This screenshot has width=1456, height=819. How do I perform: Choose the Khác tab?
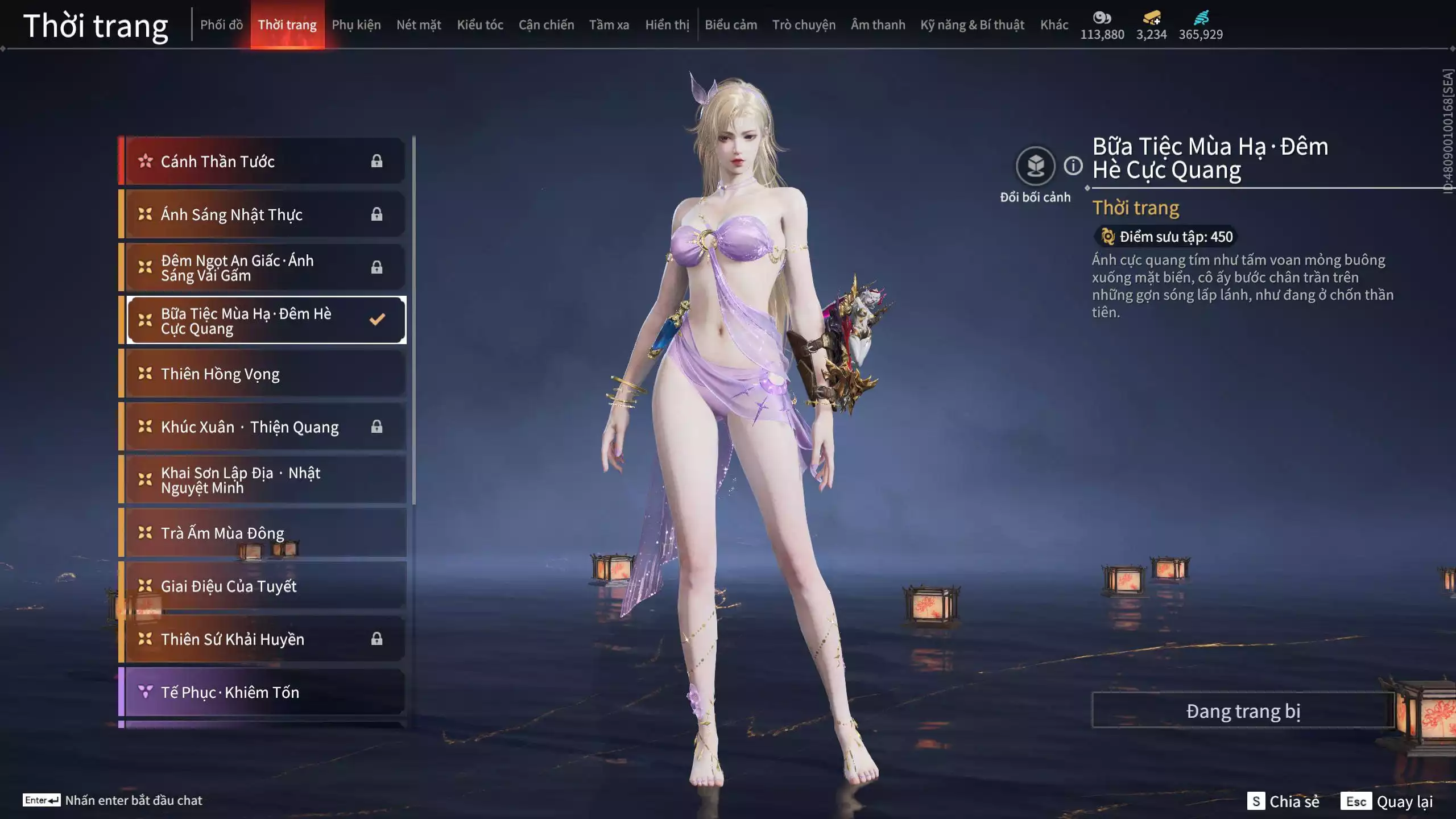(x=1054, y=24)
